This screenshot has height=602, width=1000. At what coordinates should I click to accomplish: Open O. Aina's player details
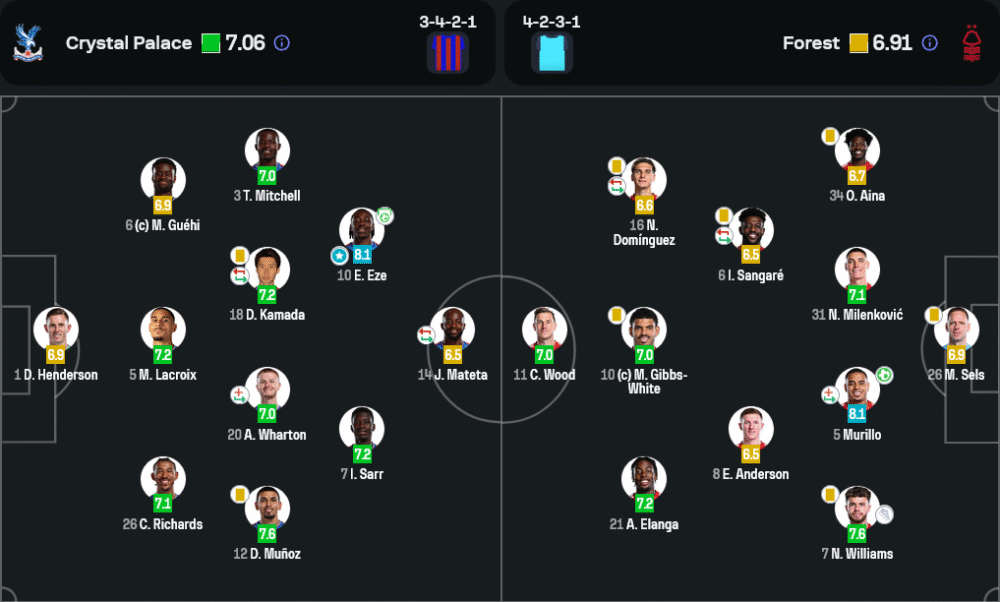pos(857,151)
